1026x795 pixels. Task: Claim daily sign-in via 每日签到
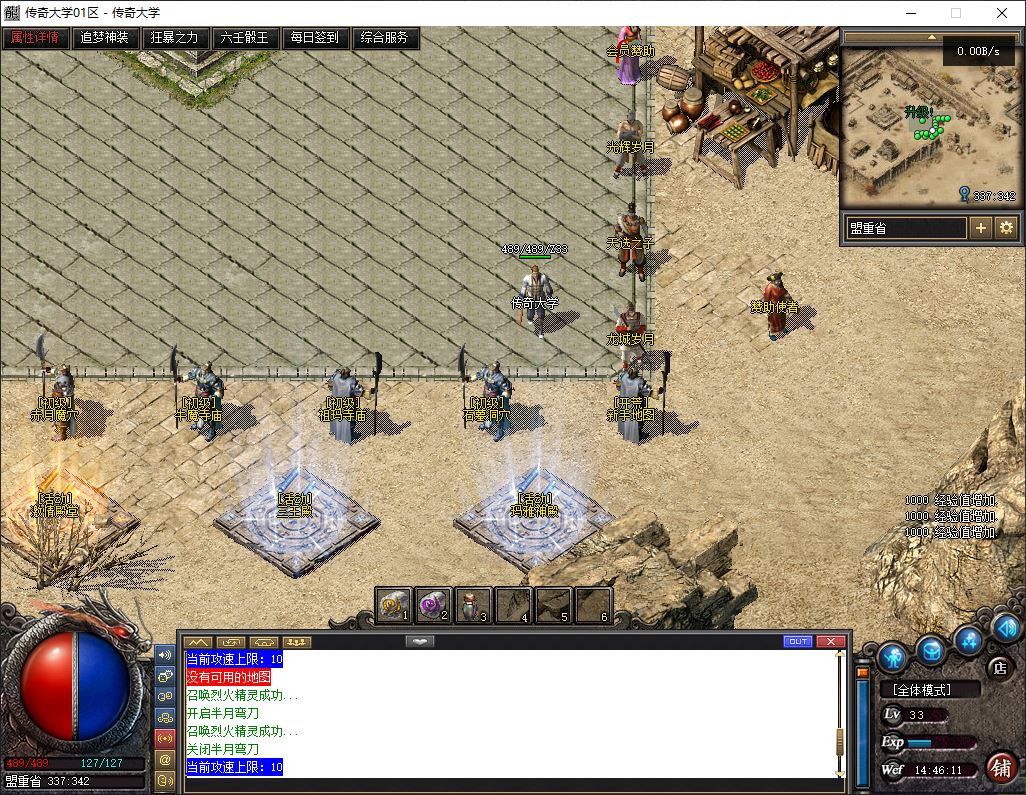tap(315, 38)
